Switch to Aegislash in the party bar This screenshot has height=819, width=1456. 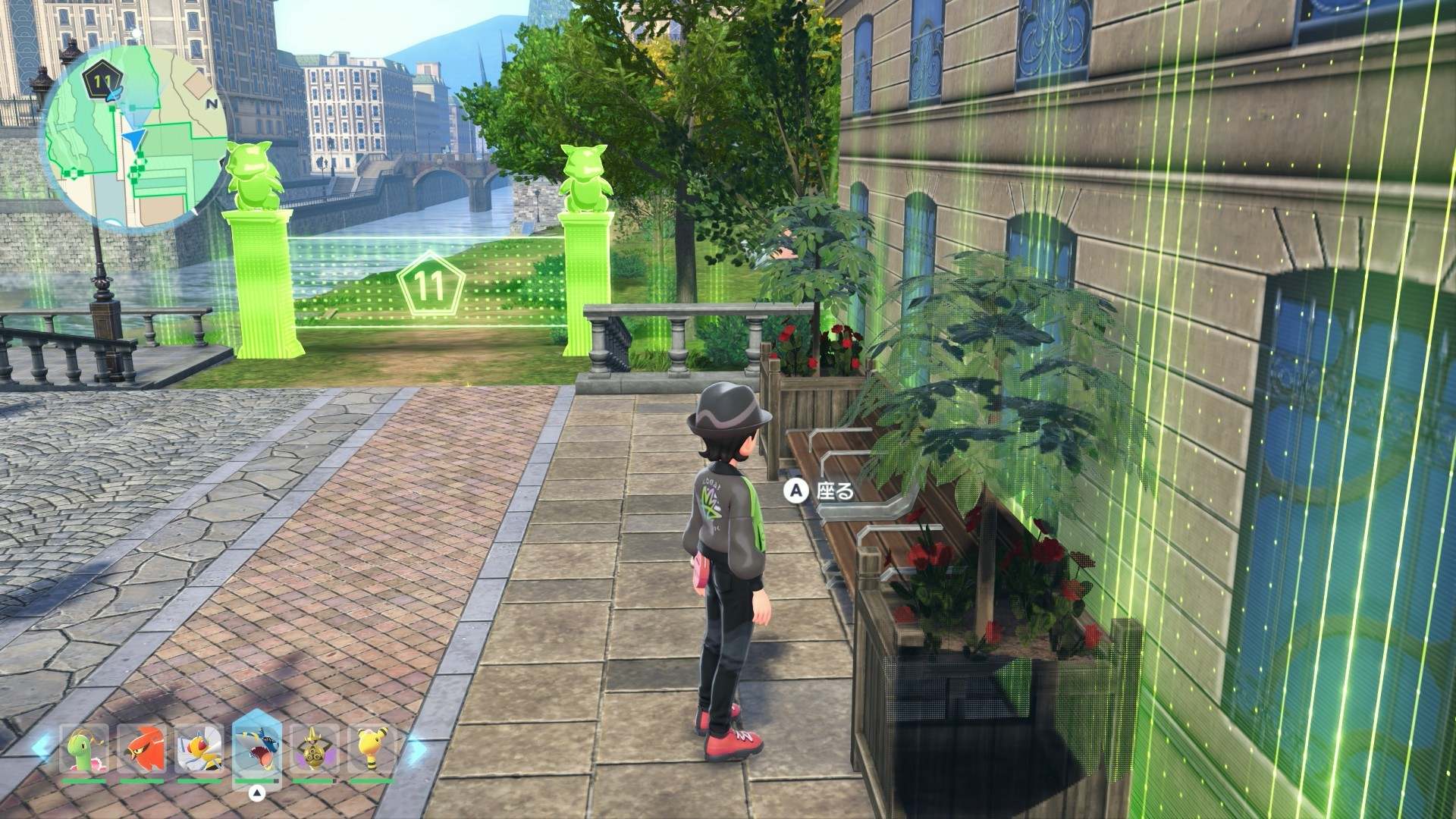pyautogui.click(x=313, y=750)
